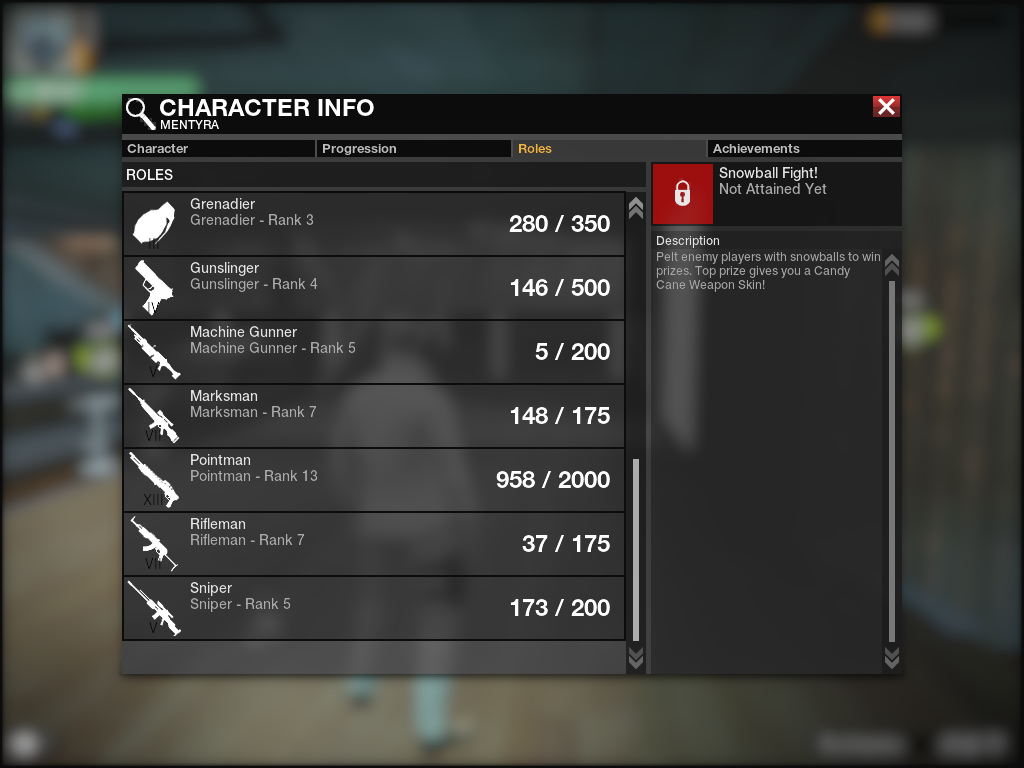Click the description panel's scroll-up arrow
1024x768 pixels.
pyautogui.click(x=892, y=266)
